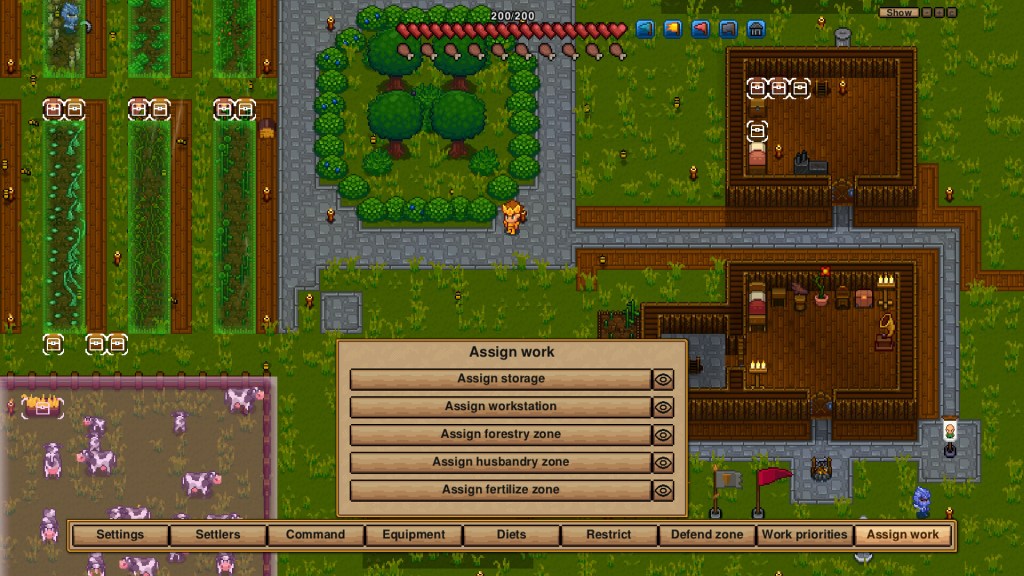
Task: Click the Assign storage button
Action: [500, 379]
